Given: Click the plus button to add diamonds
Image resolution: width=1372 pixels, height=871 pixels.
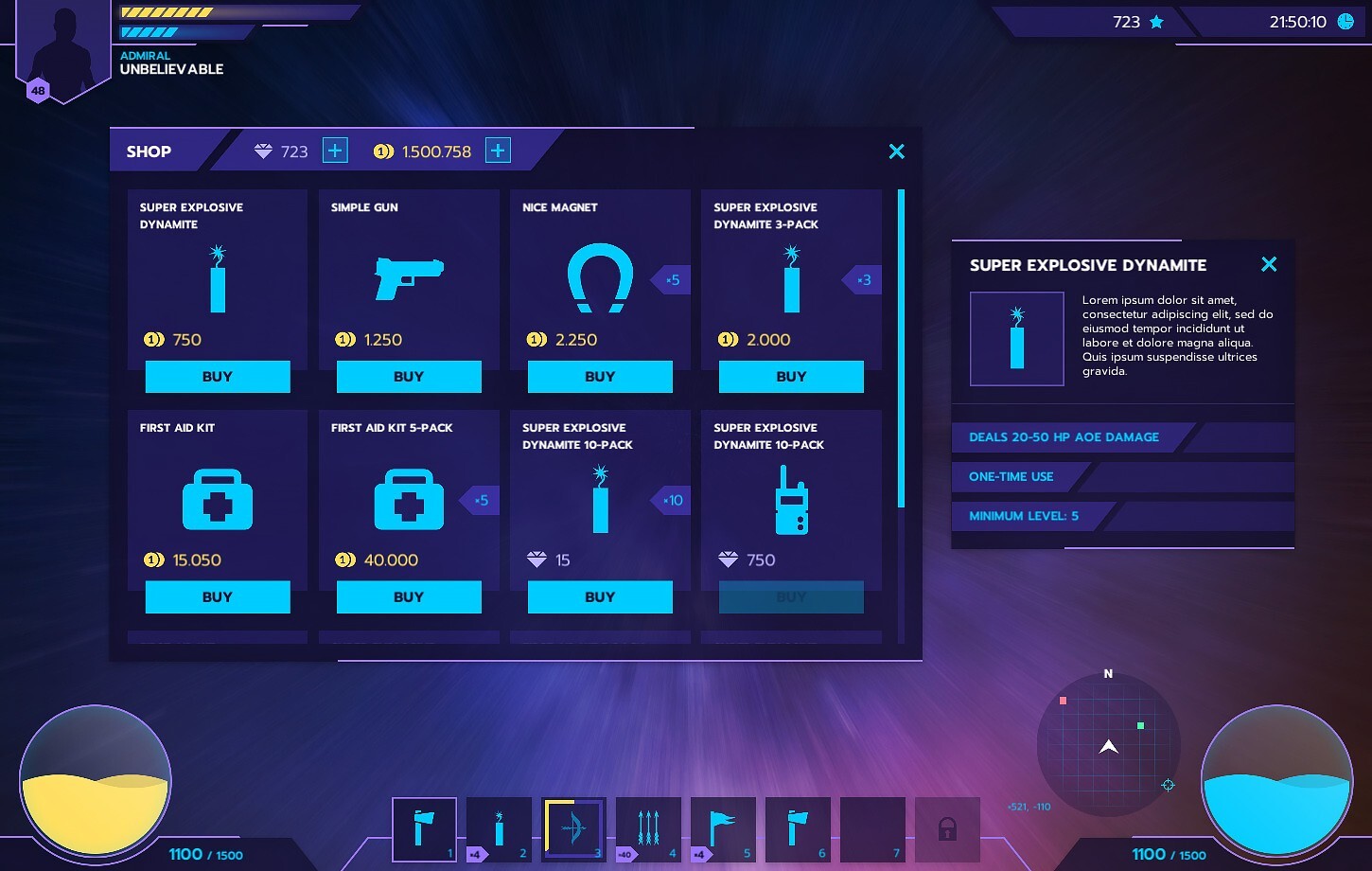Looking at the screenshot, I should click(x=335, y=151).
